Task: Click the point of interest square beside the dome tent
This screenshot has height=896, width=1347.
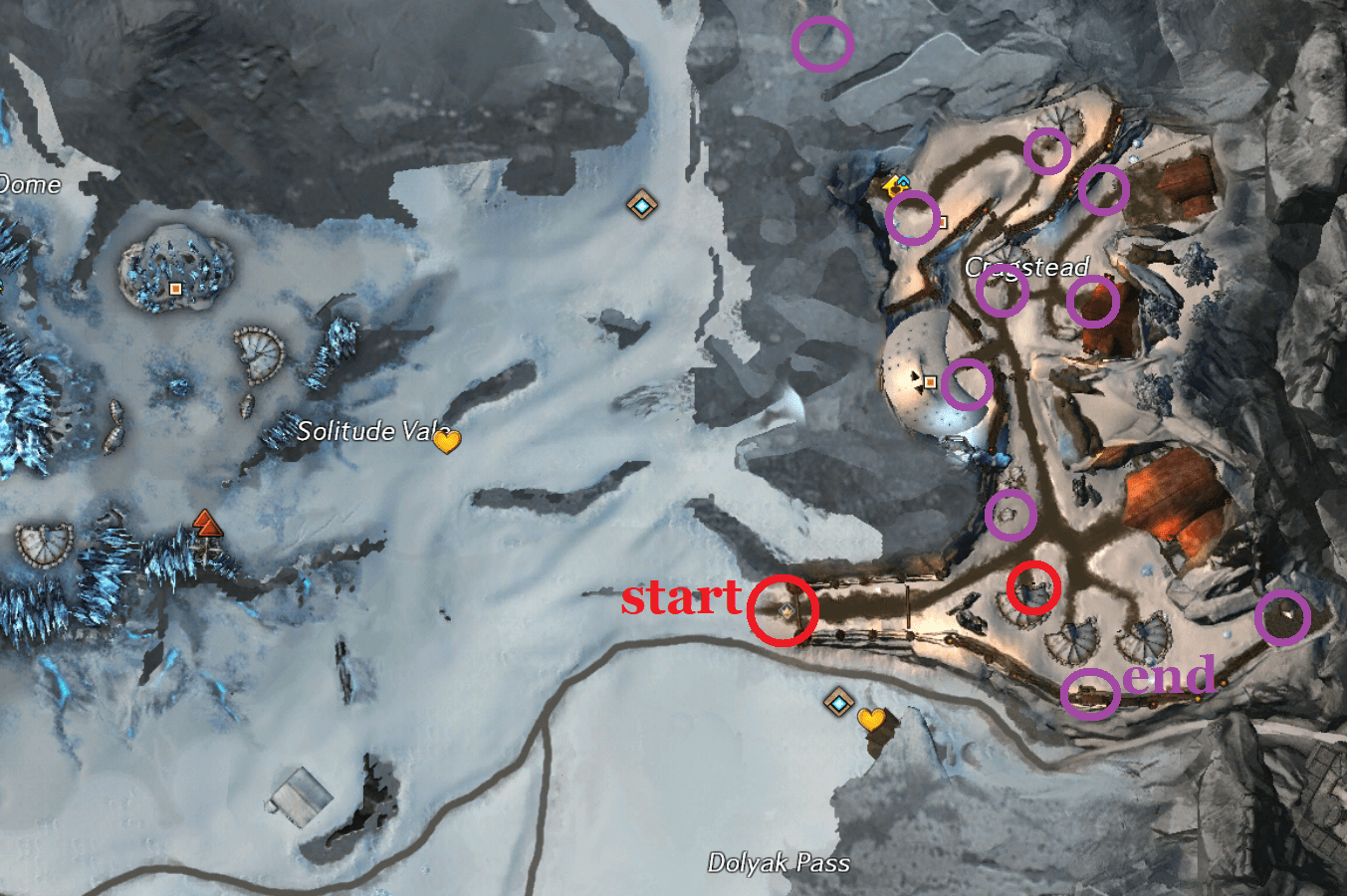Action: click(x=930, y=381)
